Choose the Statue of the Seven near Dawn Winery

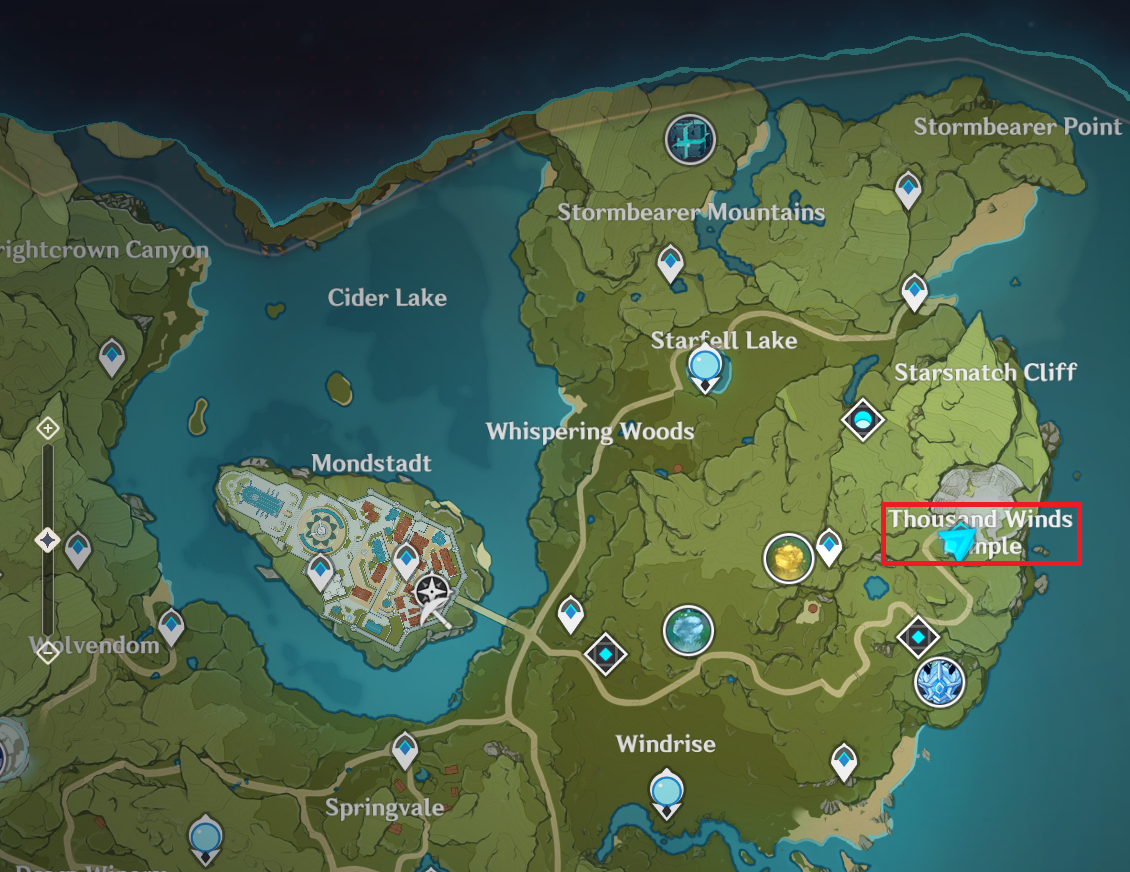click(206, 836)
